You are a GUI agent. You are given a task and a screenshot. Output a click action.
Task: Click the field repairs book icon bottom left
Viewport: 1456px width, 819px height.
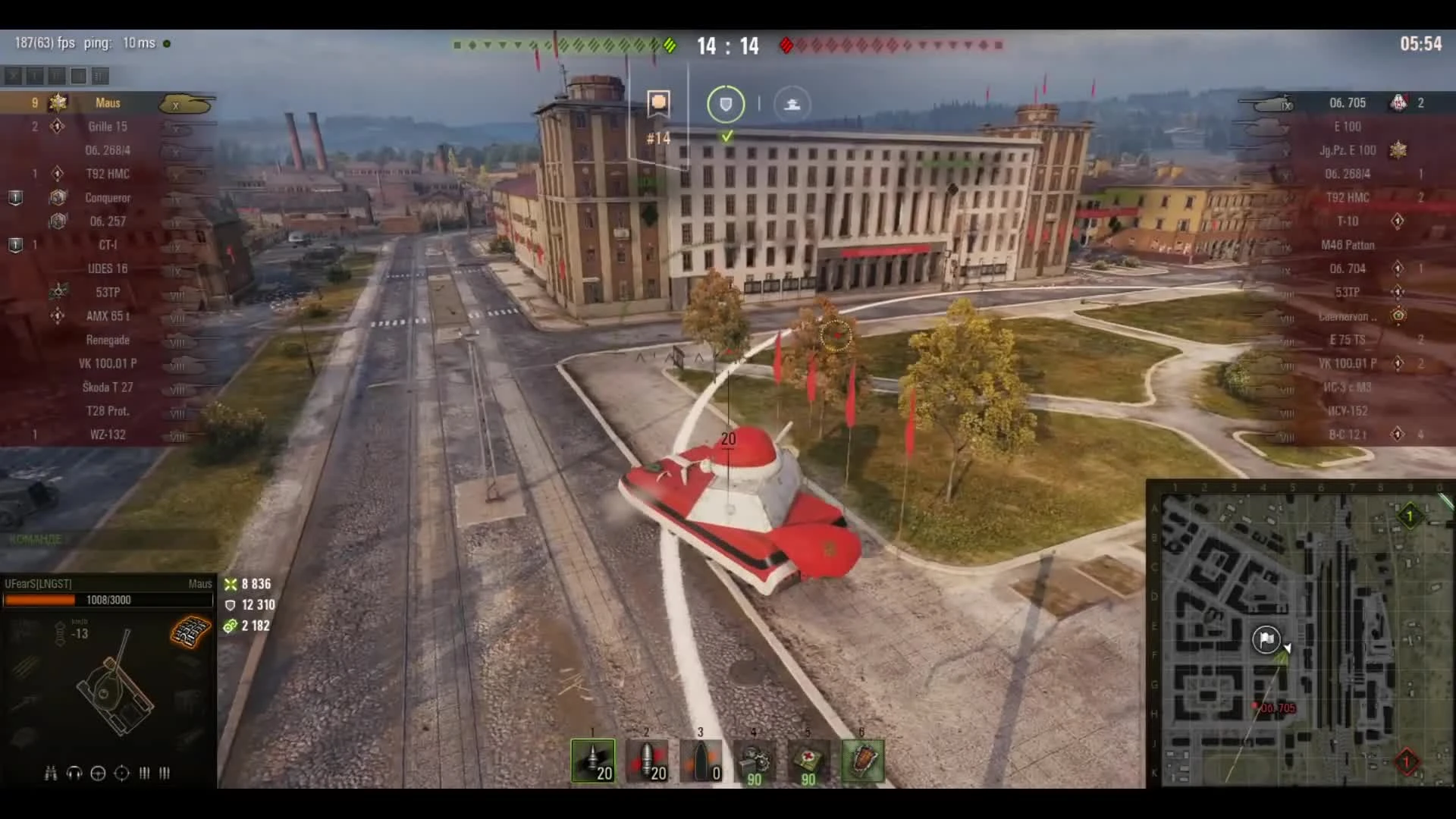[190, 631]
